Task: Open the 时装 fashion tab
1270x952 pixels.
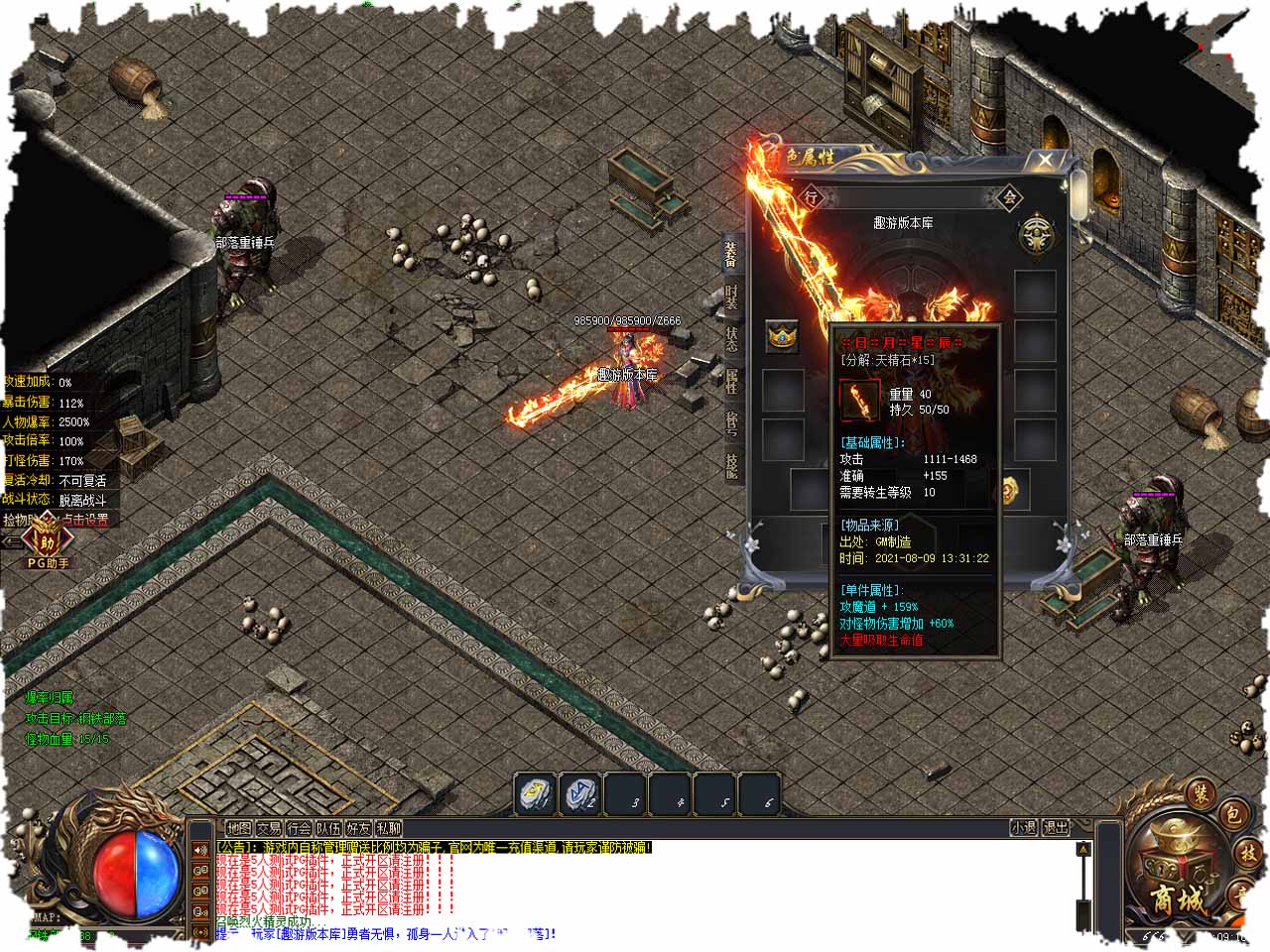Action: (731, 297)
